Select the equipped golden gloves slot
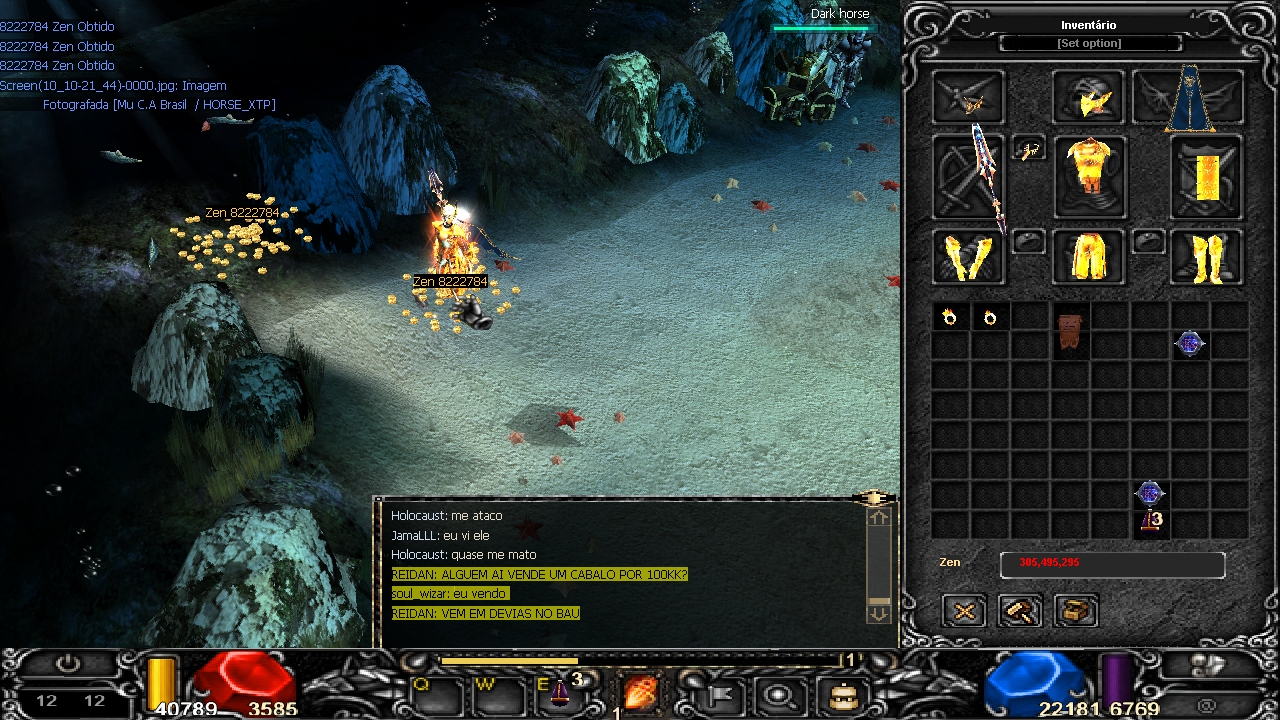Viewport: 1280px width, 720px height. 968,257
